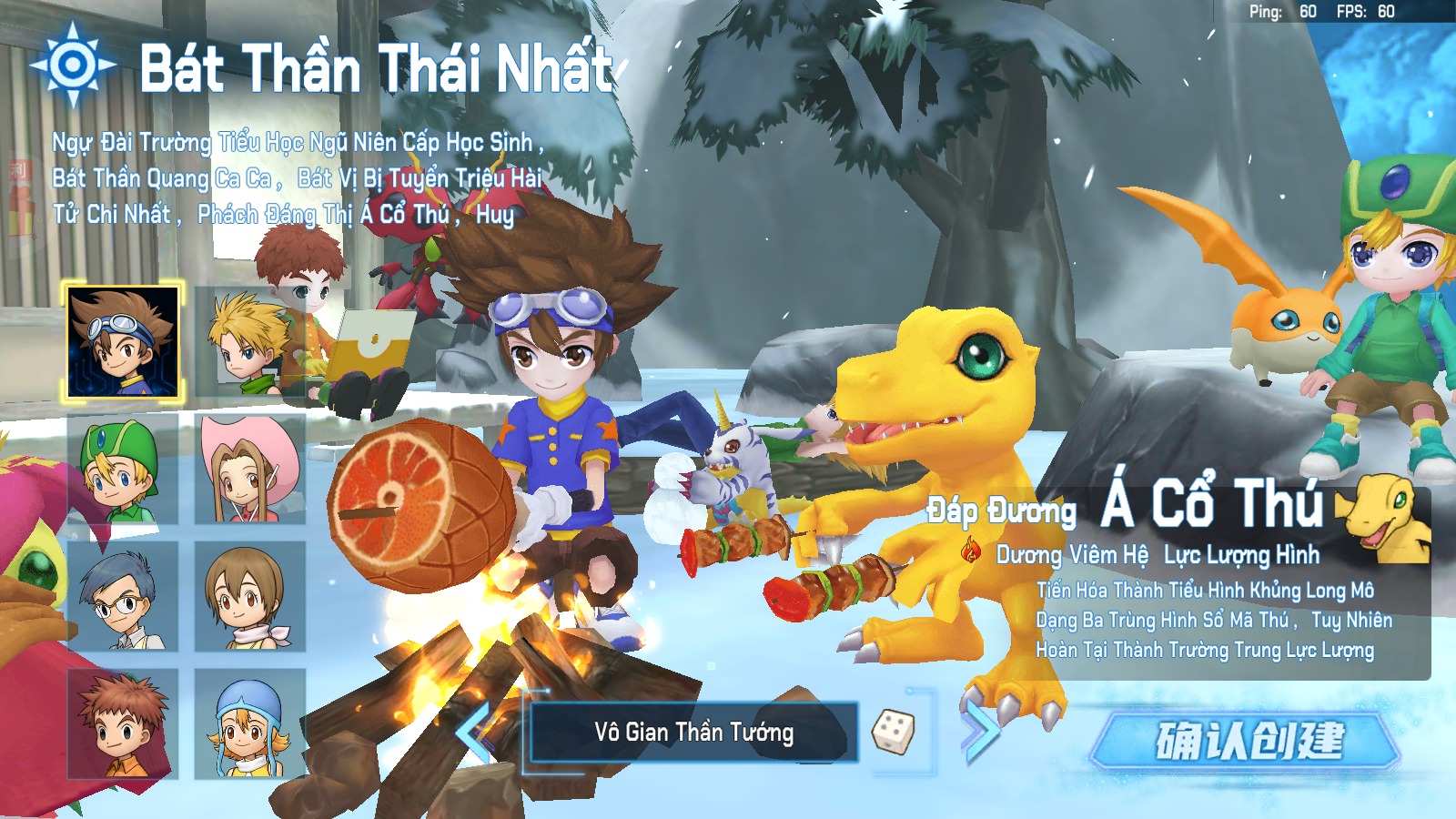Click the right double-arrow next to the dice

click(980, 731)
